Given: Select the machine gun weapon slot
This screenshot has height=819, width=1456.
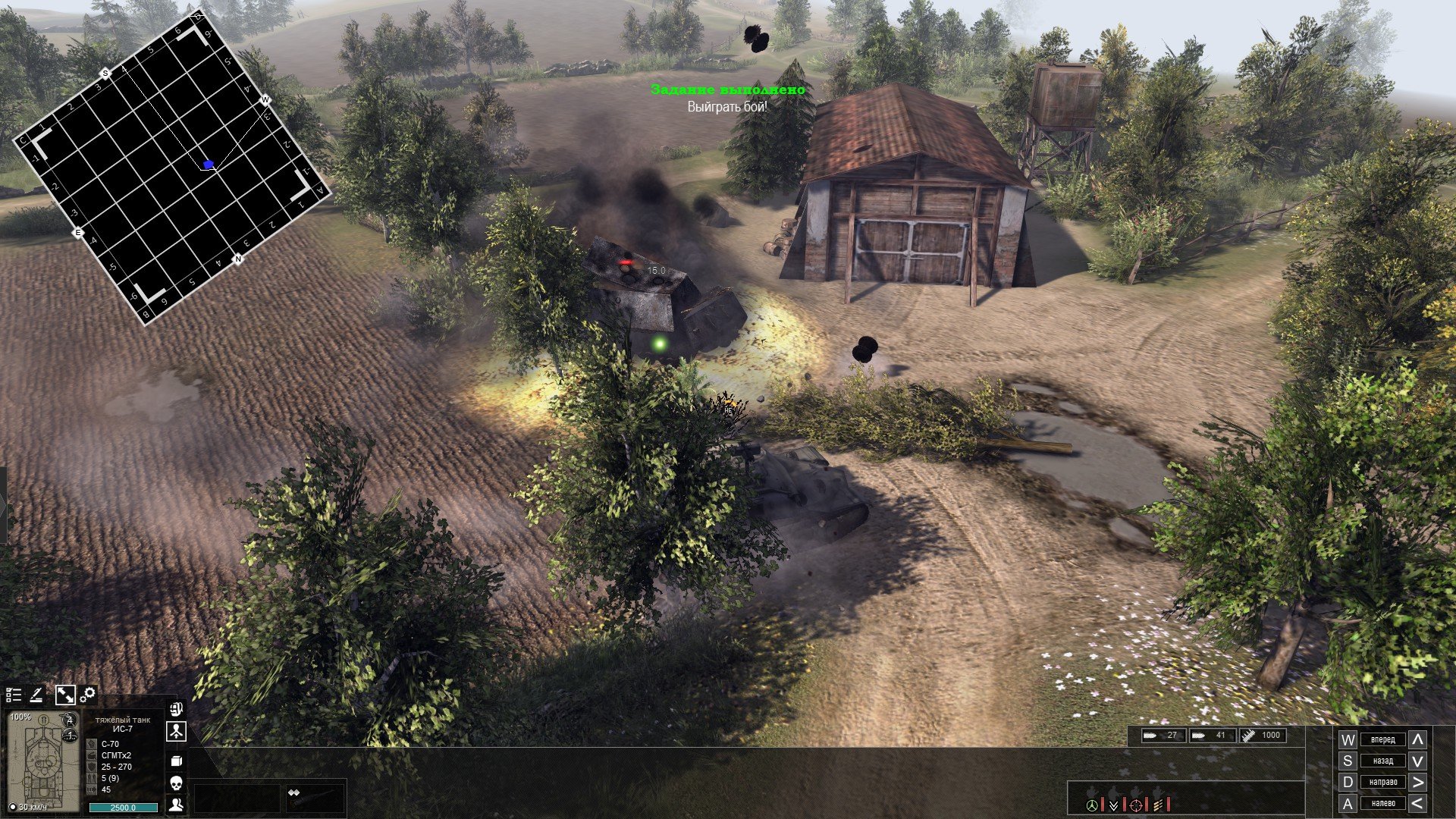Looking at the screenshot, I should [314, 798].
